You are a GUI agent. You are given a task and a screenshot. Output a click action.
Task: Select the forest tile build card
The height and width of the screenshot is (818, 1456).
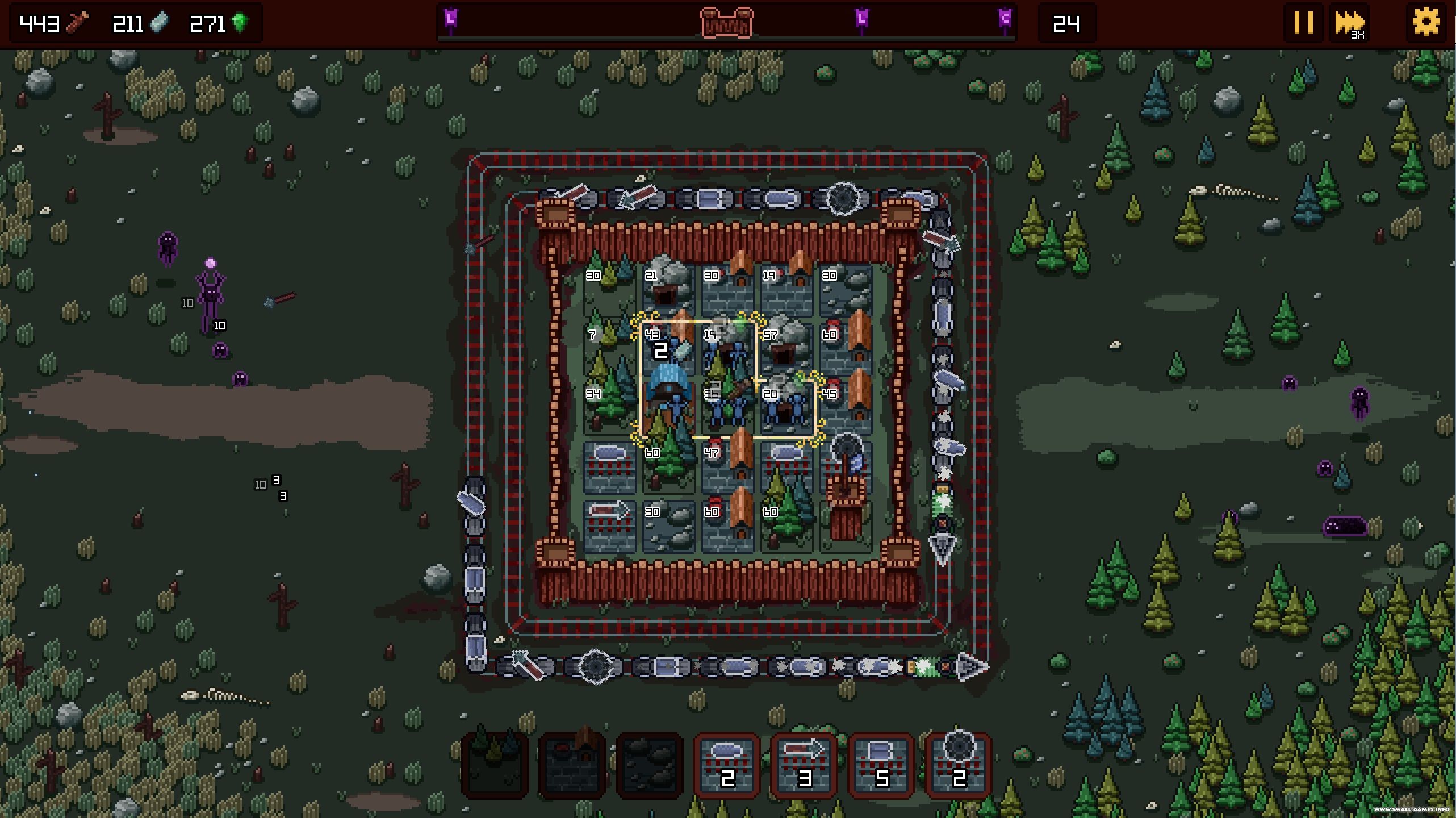point(495,765)
